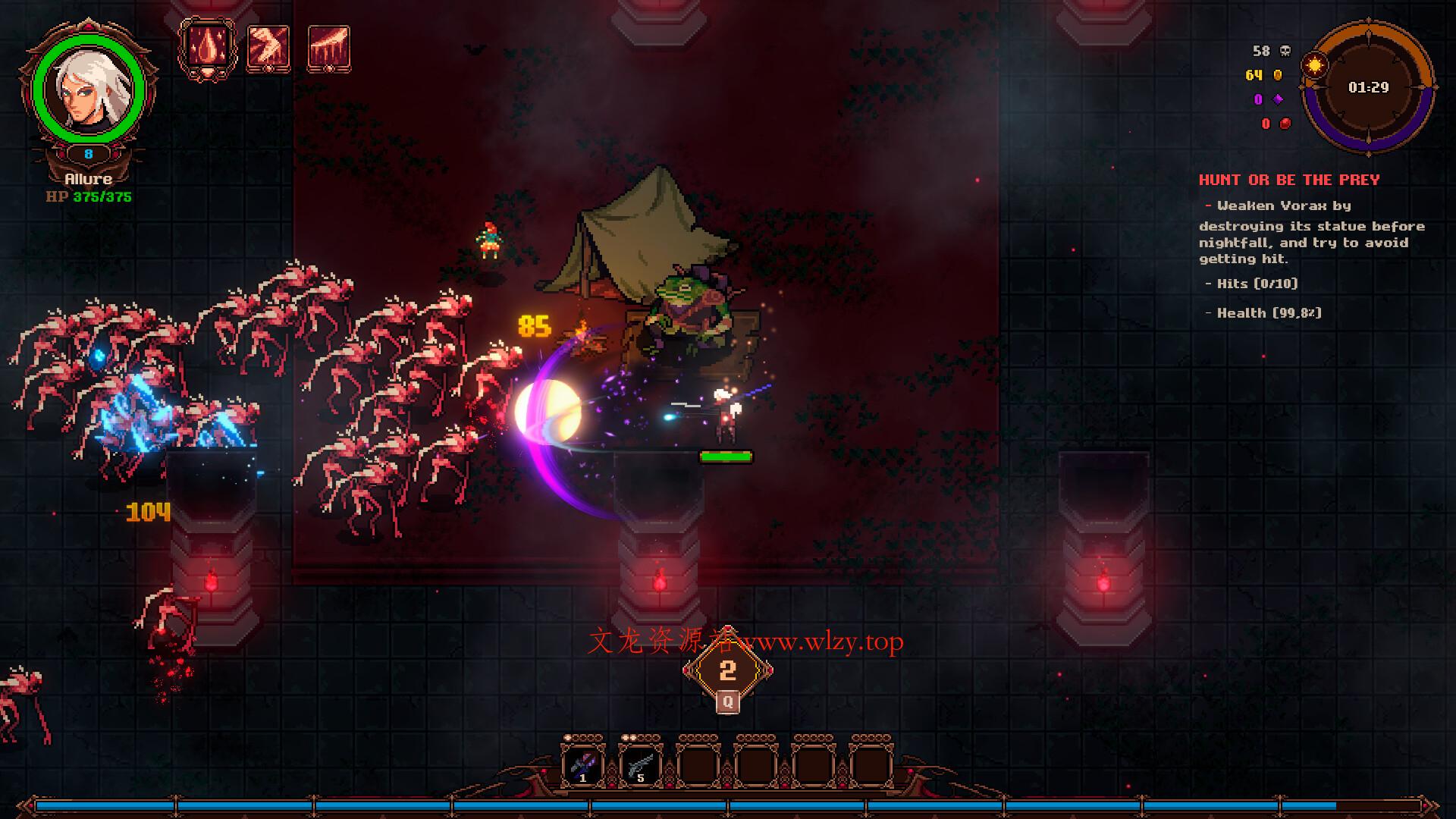1456x819 pixels.
Task: Click Allure's character portrait
Action: pyautogui.click(x=88, y=89)
